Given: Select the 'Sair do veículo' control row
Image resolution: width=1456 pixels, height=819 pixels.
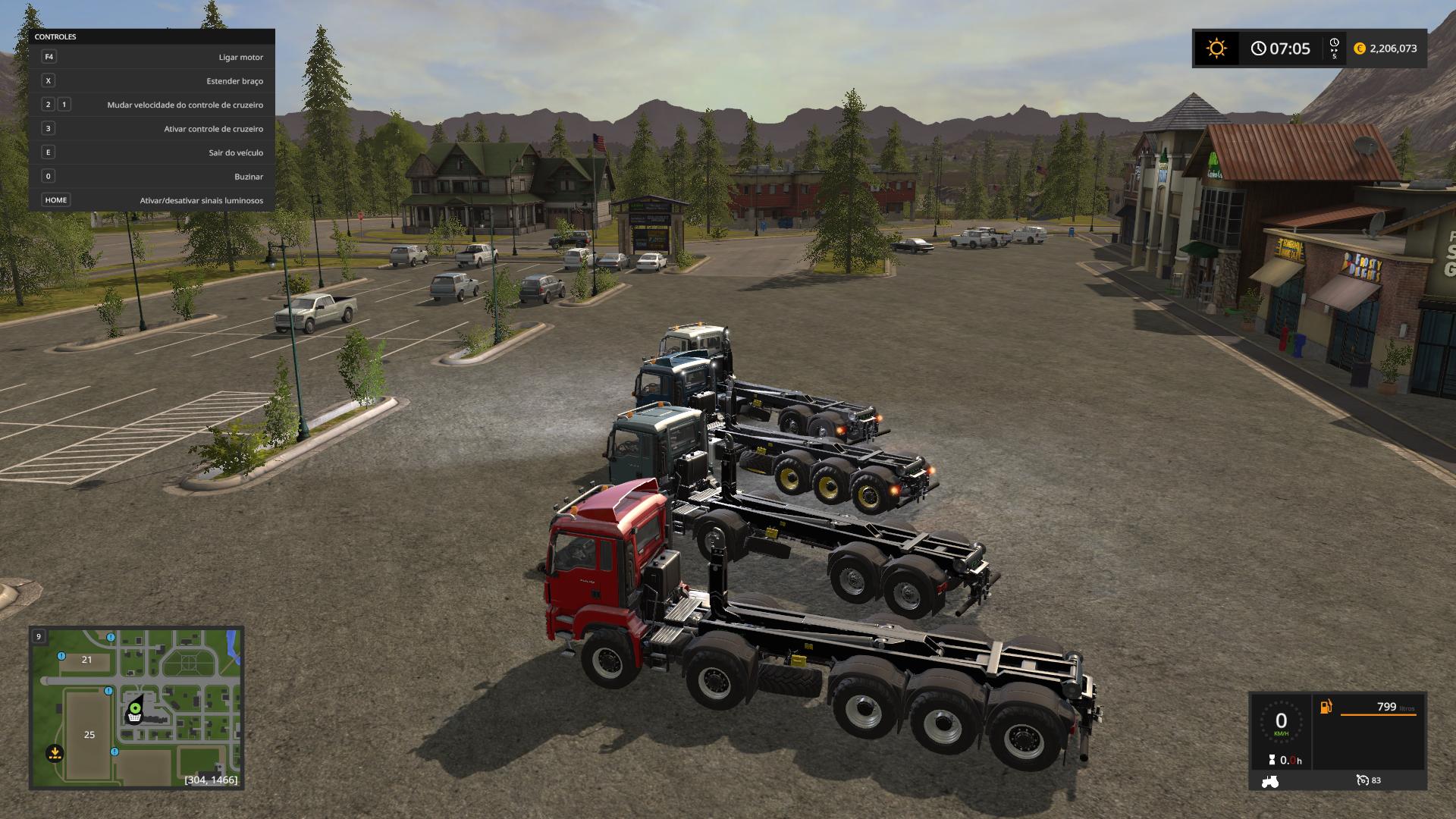Looking at the screenshot, I should click(x=152, y=152).
